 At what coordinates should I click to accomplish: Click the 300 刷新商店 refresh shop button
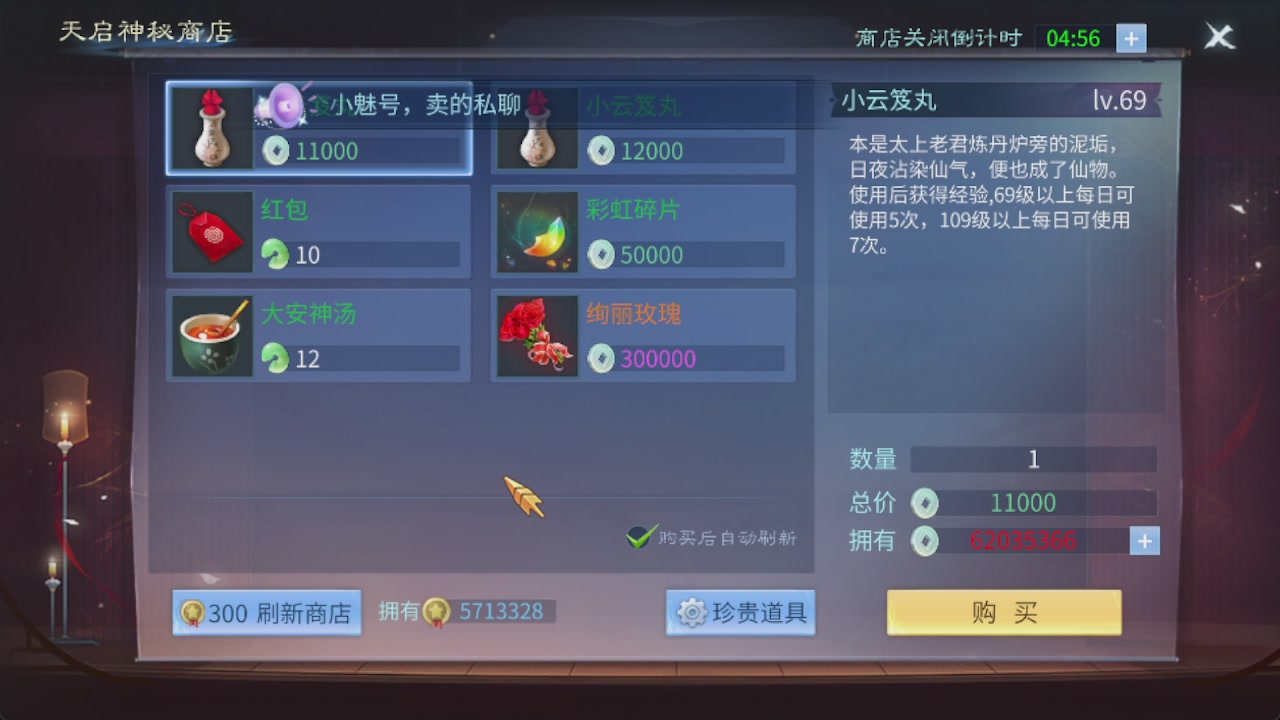(x=266, y=611)
